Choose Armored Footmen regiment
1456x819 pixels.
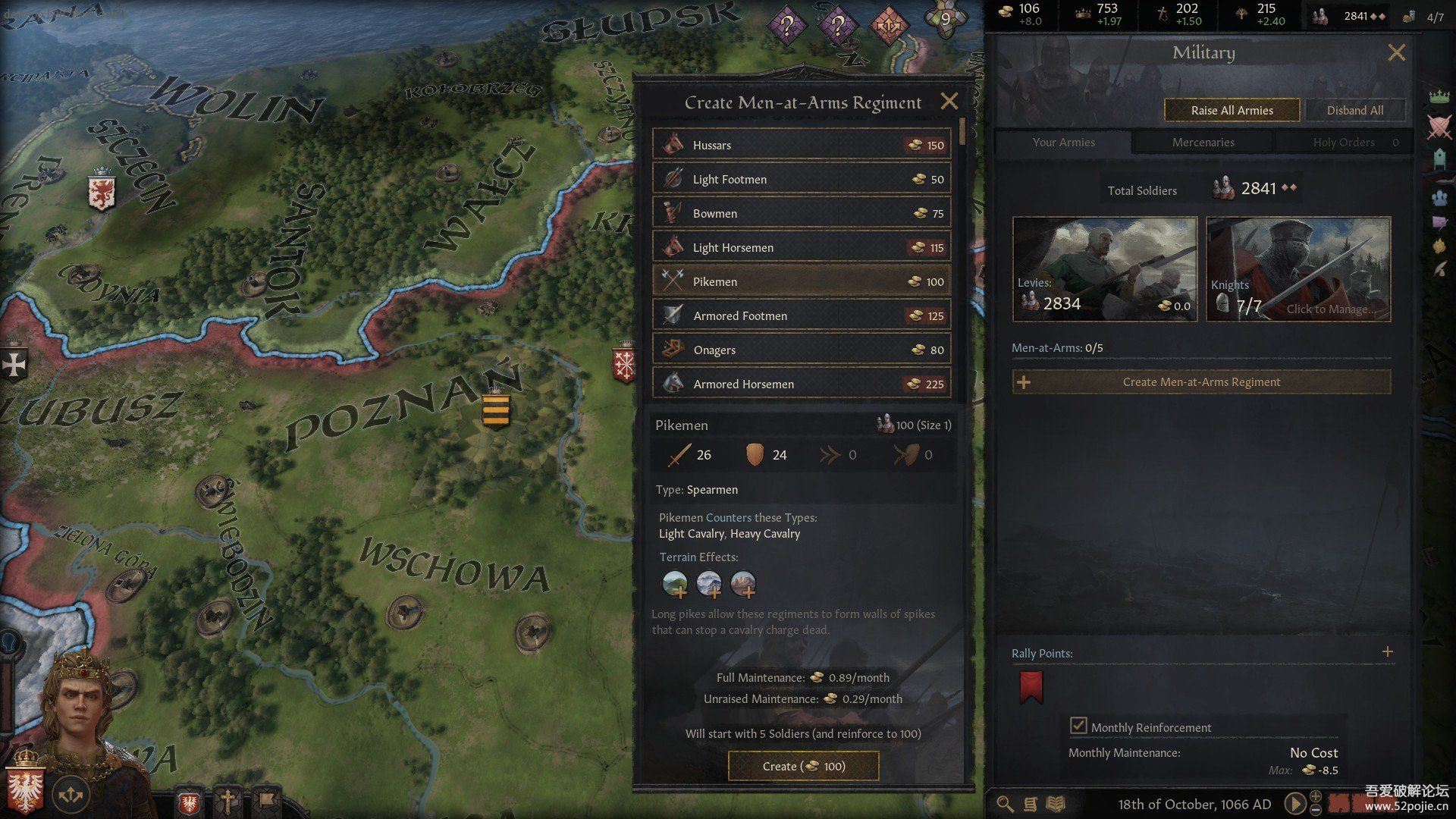coord(802,315)
